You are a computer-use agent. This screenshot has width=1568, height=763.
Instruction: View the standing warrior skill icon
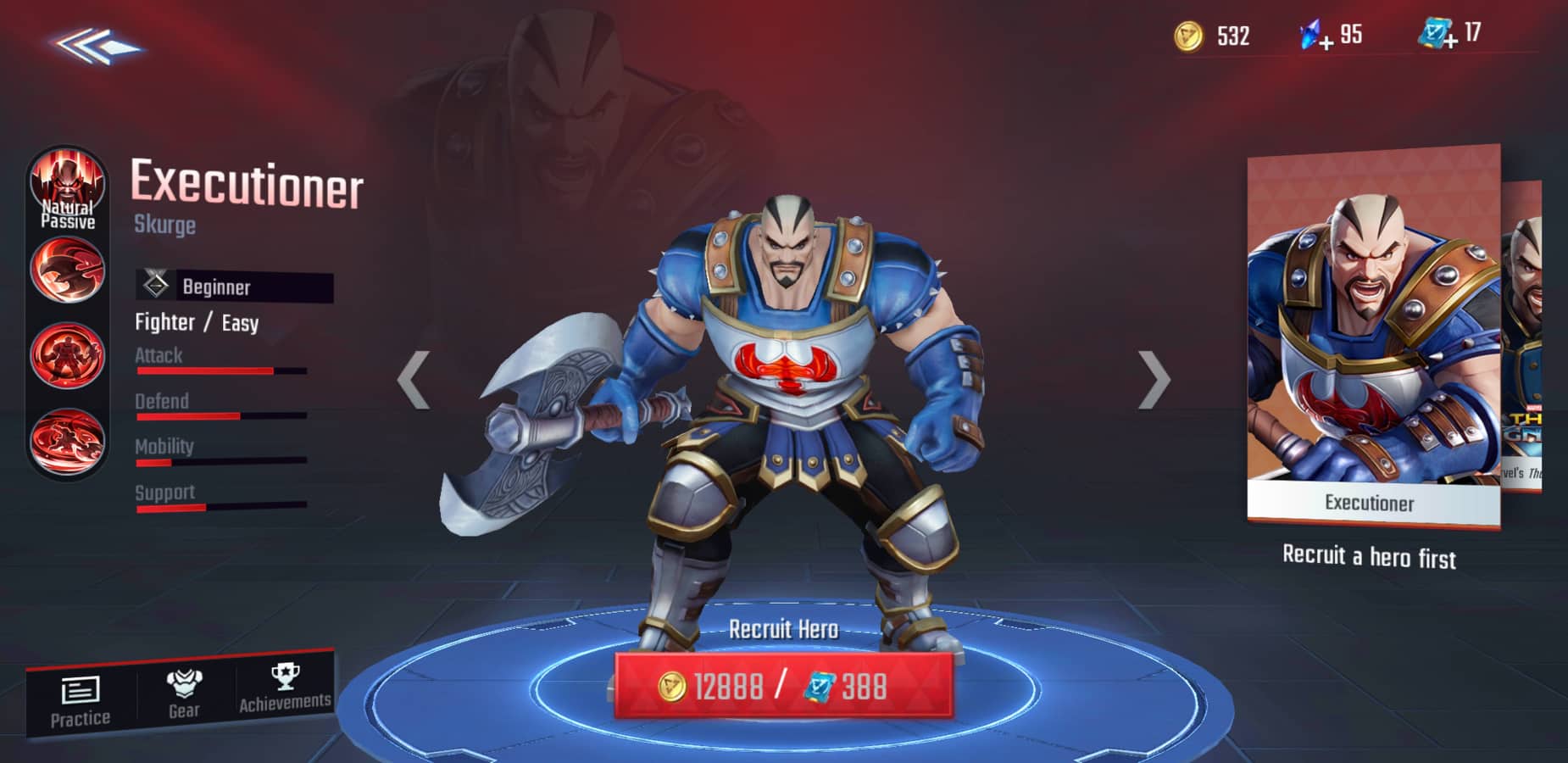(x=68, y=354)
